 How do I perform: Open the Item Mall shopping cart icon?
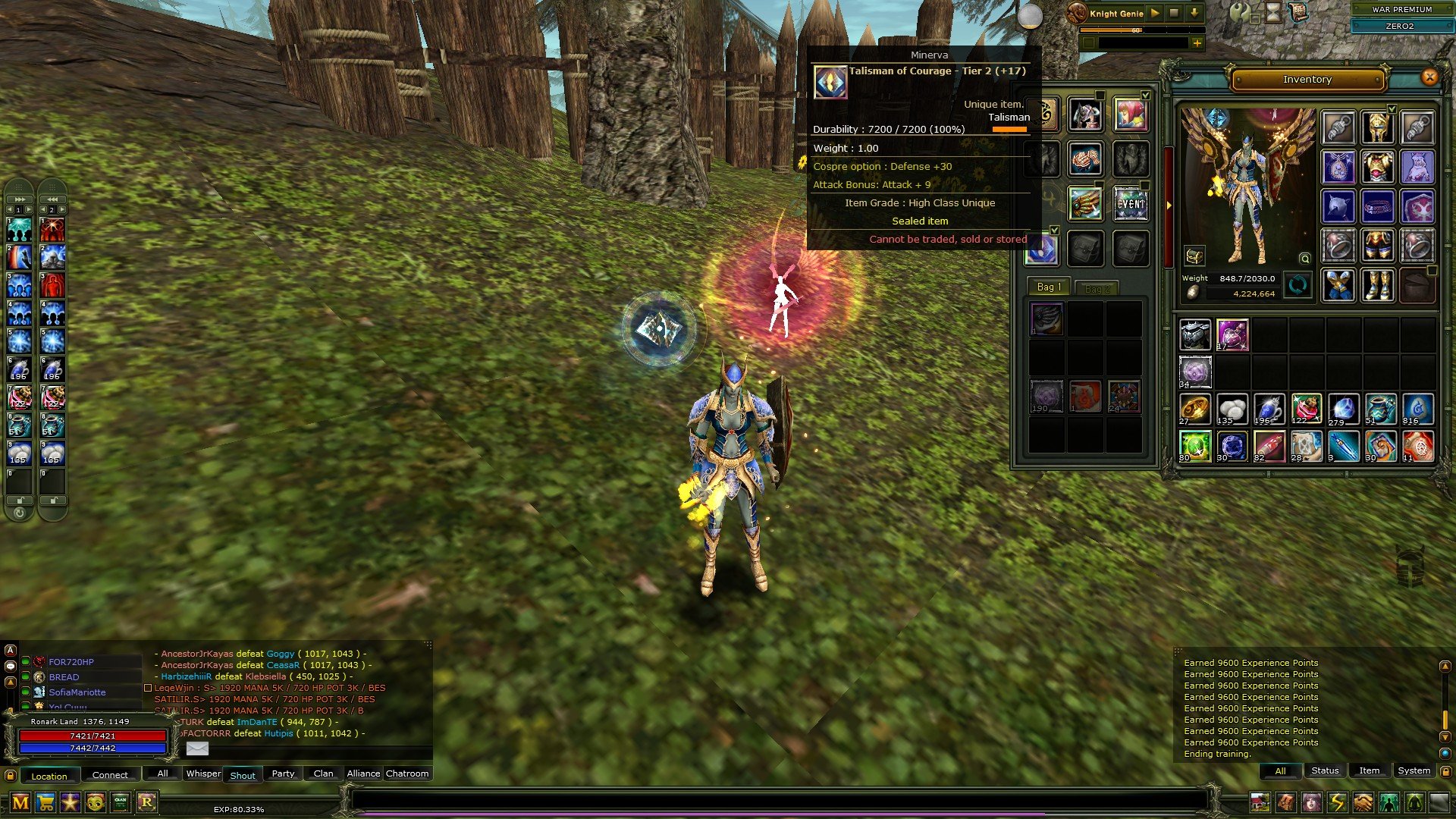[46, 802]
